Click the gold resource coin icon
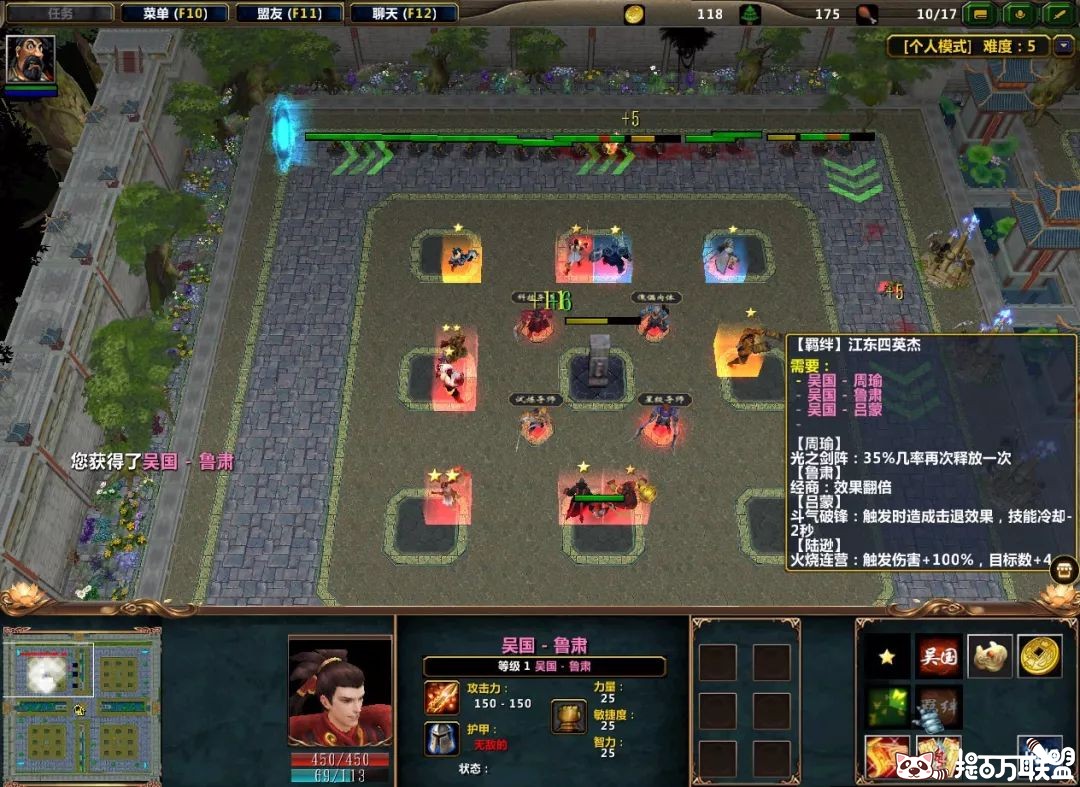The height and width of the screenshot is (787, 1080). [634, 14]
